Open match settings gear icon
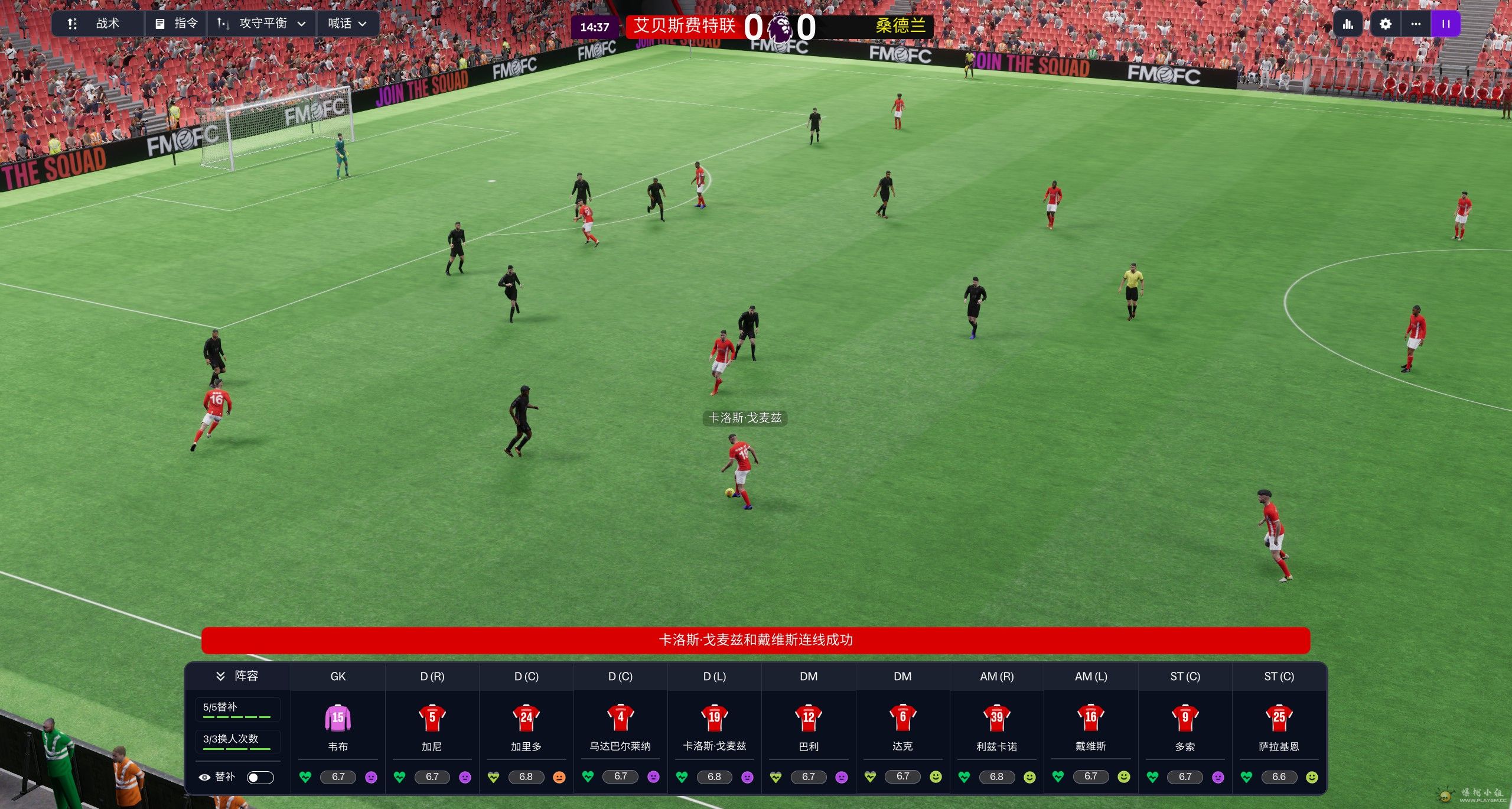 tap(1385, 24)
